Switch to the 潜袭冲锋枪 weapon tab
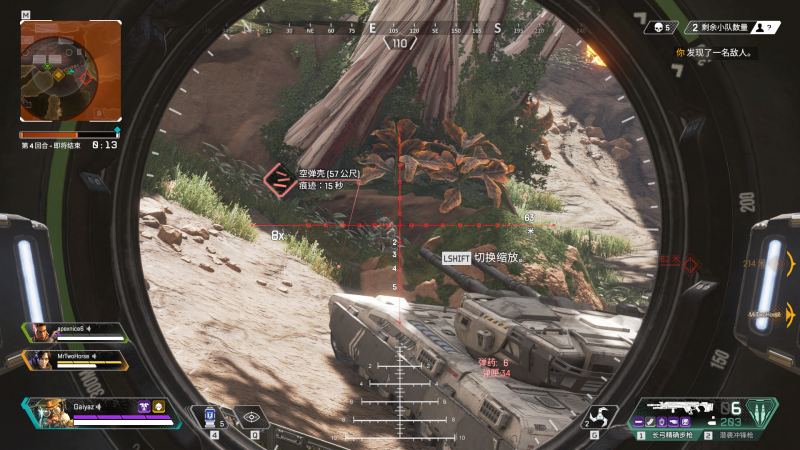Image resolution: width=800 pixels, height=450 pixels. tap(736, 435)
